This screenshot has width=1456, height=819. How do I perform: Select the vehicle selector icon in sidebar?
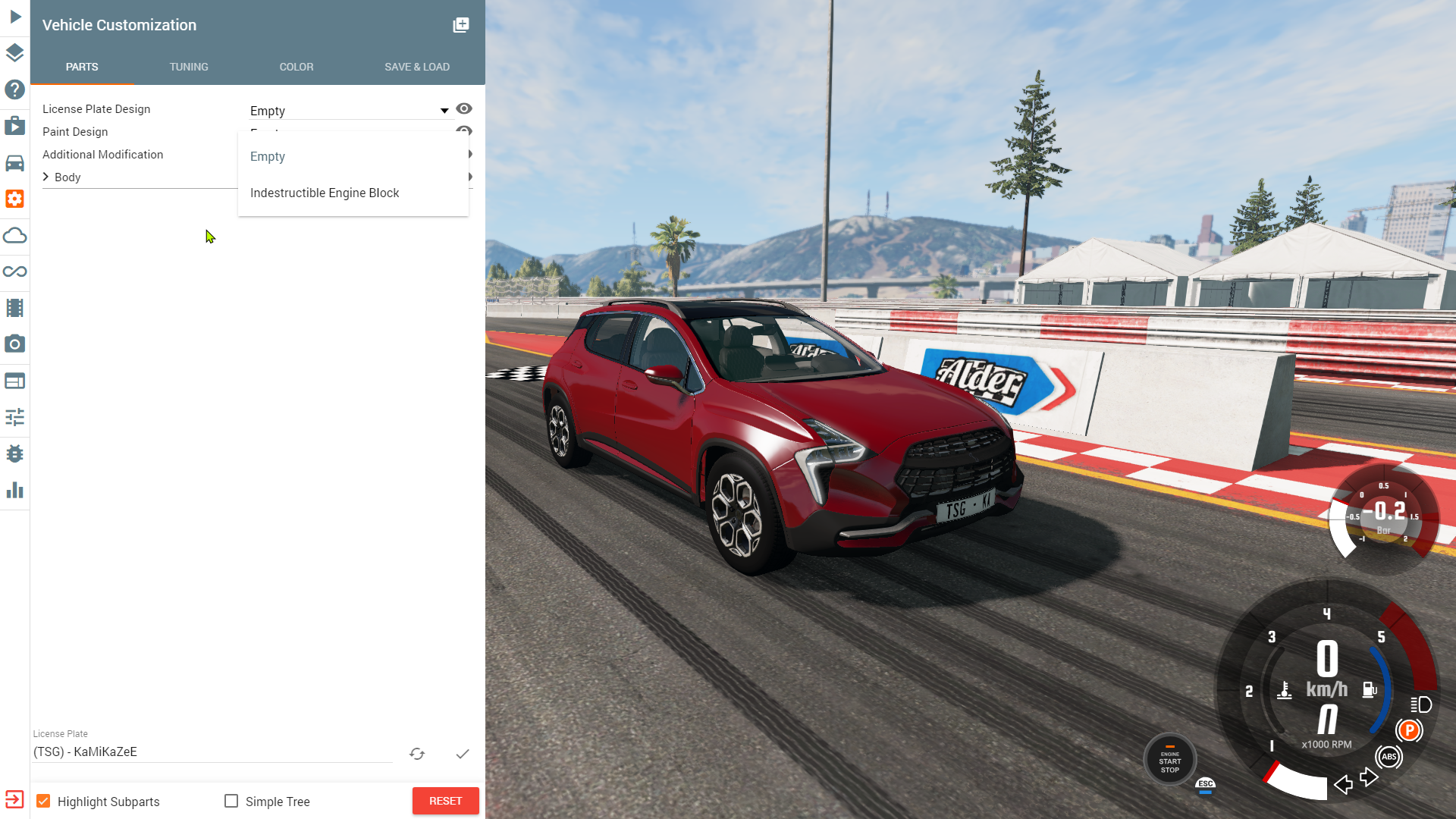click(14, 162)
